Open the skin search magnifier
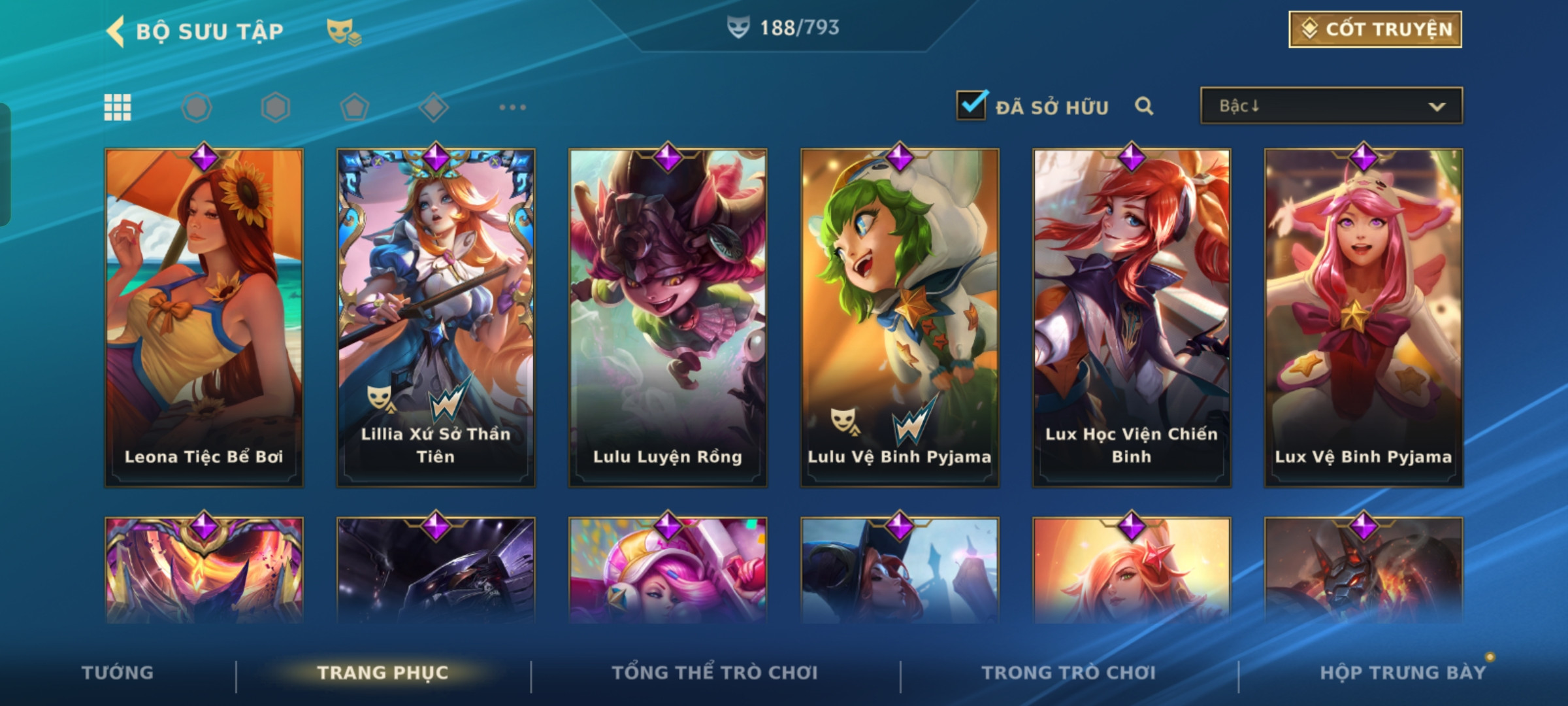Viewport: 1568px width, 706px height. (x=1143, y=106)
